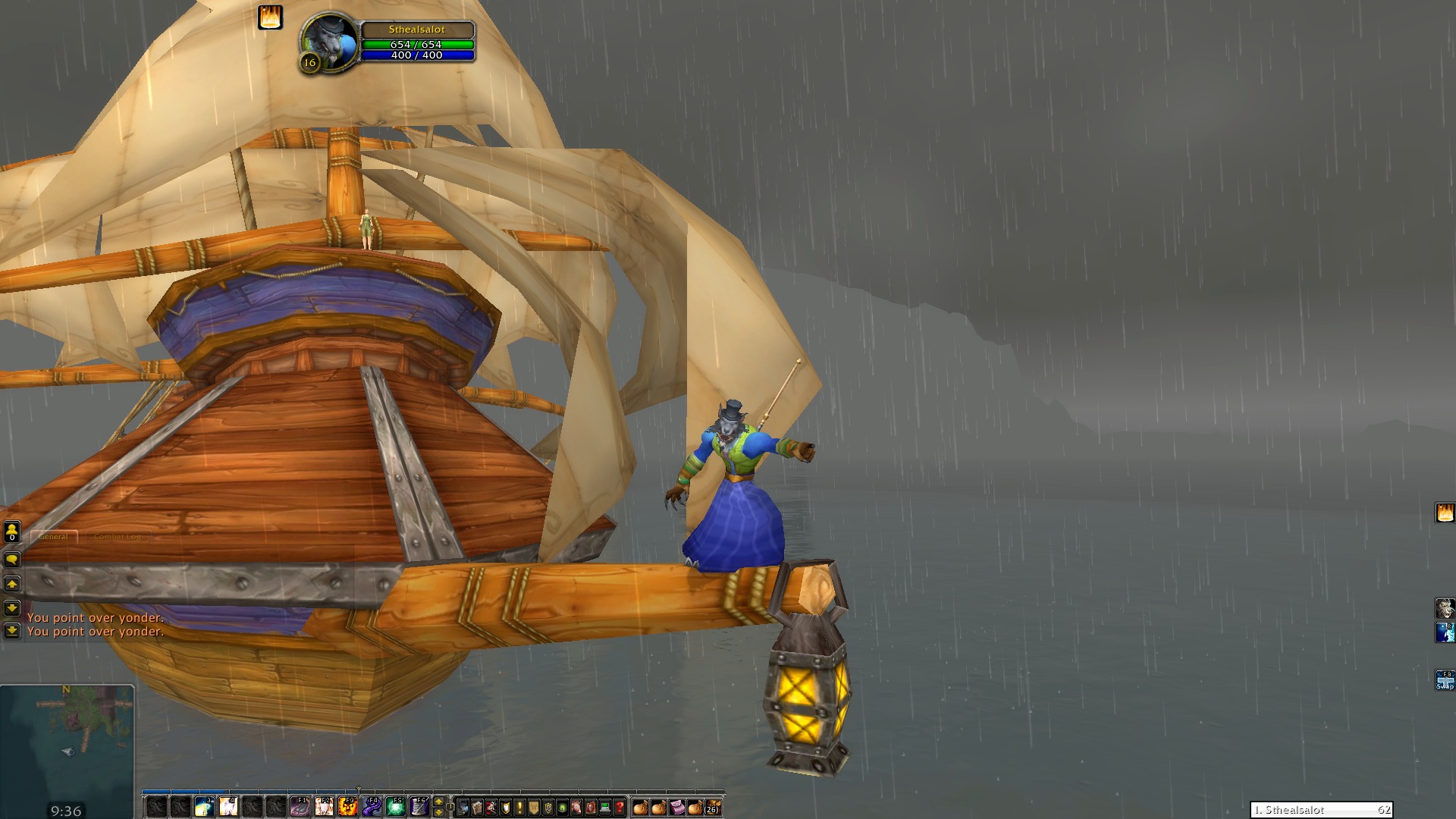Click the flame buff icon beside the portrait

[x=270, y=17]
